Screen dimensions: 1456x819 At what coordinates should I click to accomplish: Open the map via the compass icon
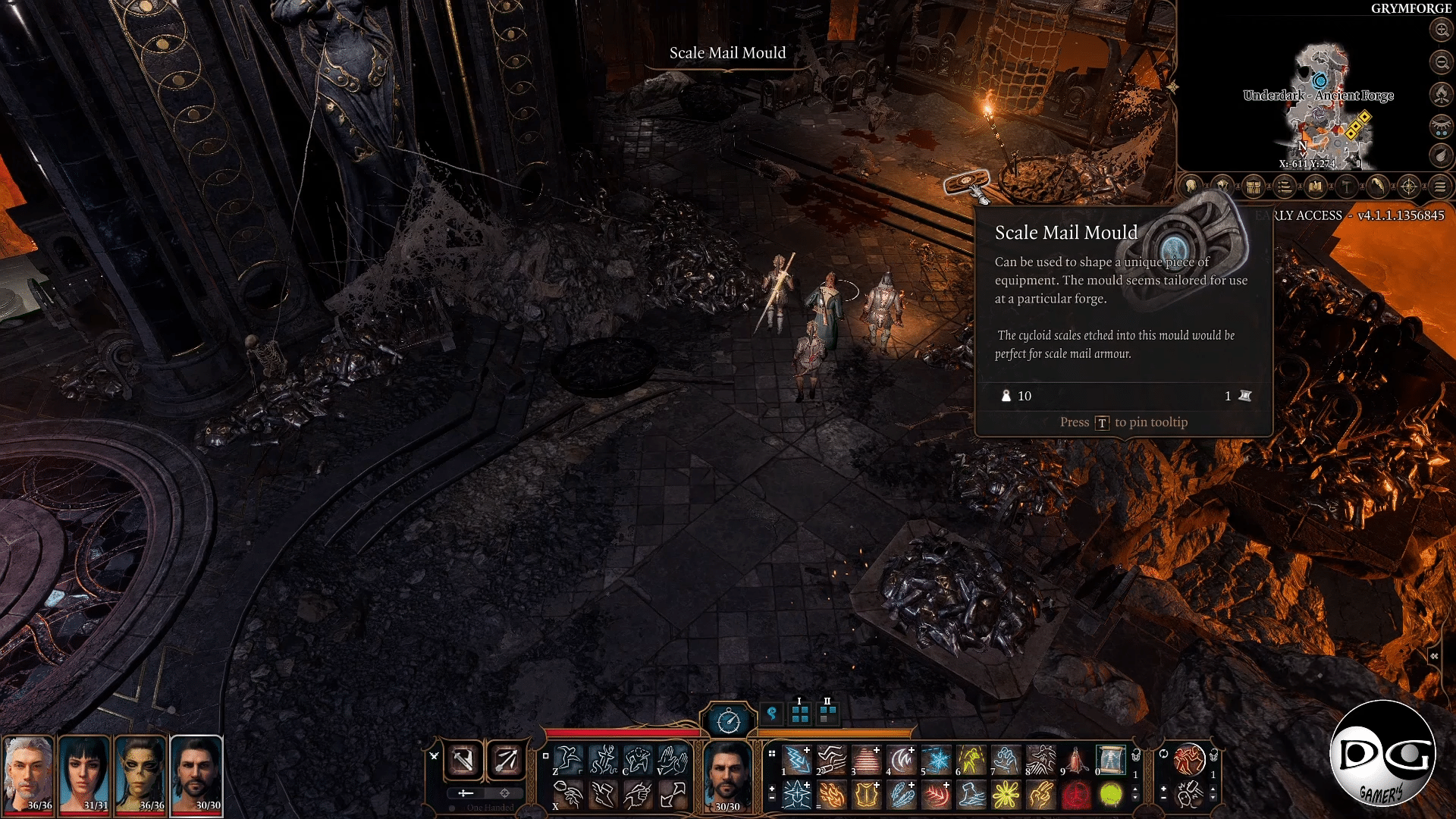click(1409, 187)
